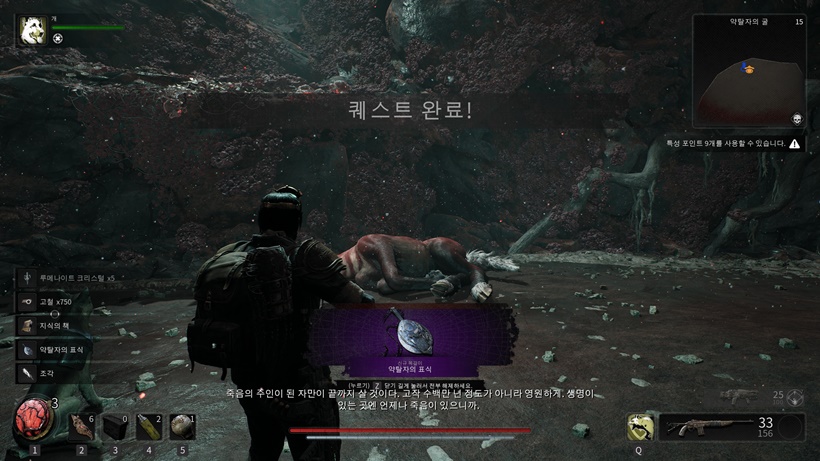Click the 약탈자의 표식 reward item popup
820x461 pixels.
click(410, 338)
